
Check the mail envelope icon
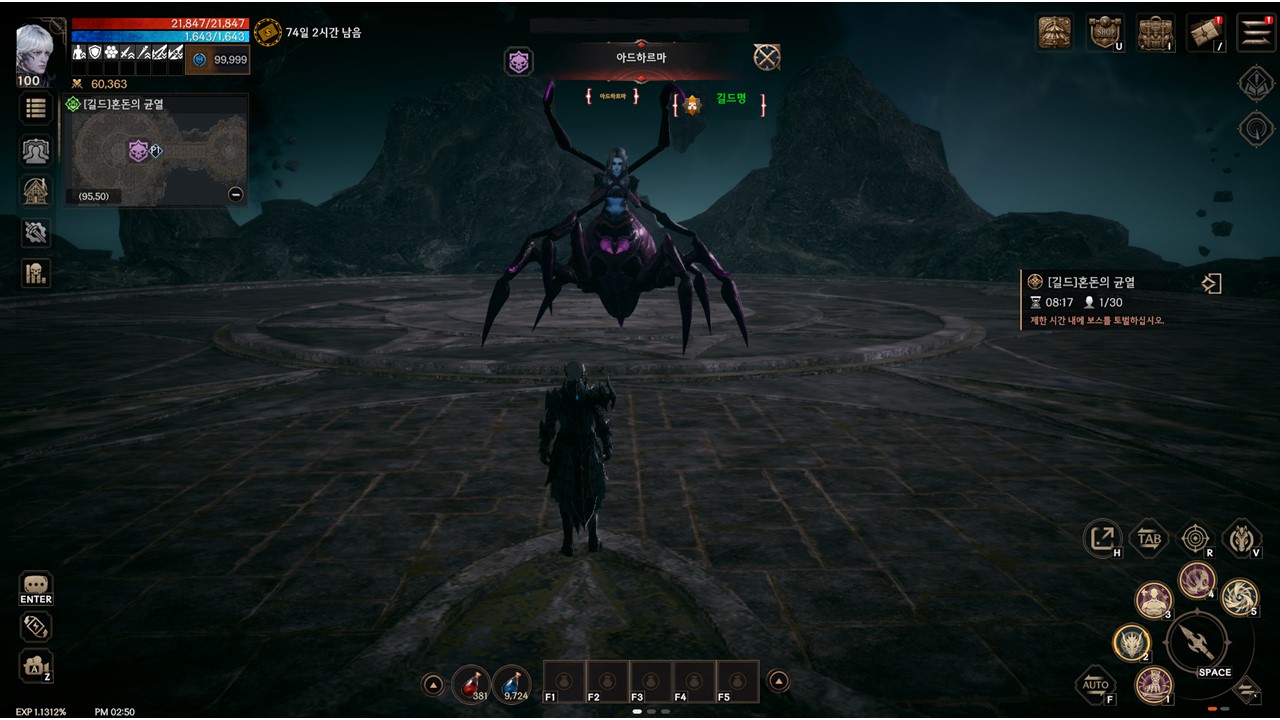[1205, 32]
